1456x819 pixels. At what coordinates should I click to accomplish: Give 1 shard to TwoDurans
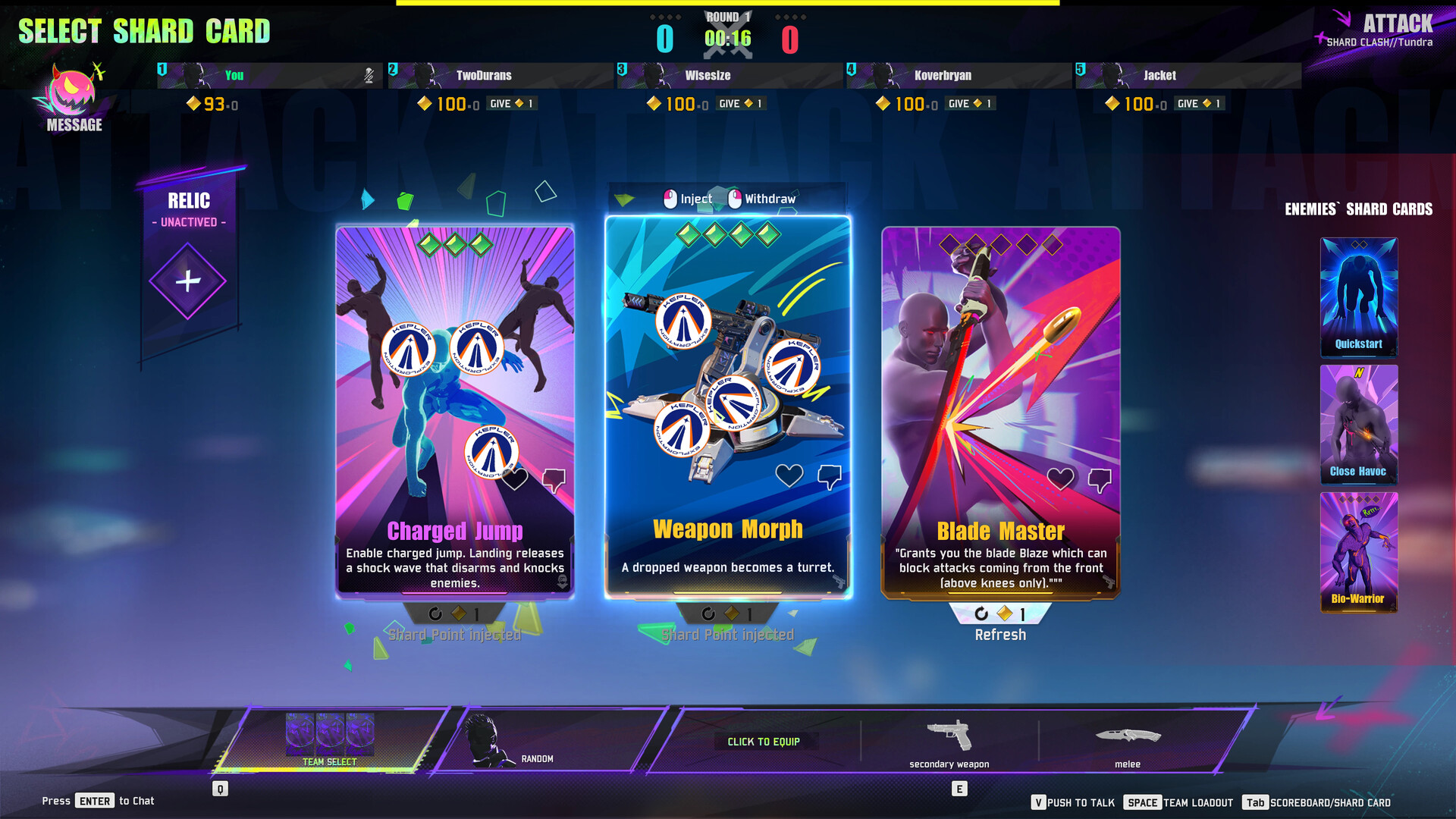click(513, 103)
